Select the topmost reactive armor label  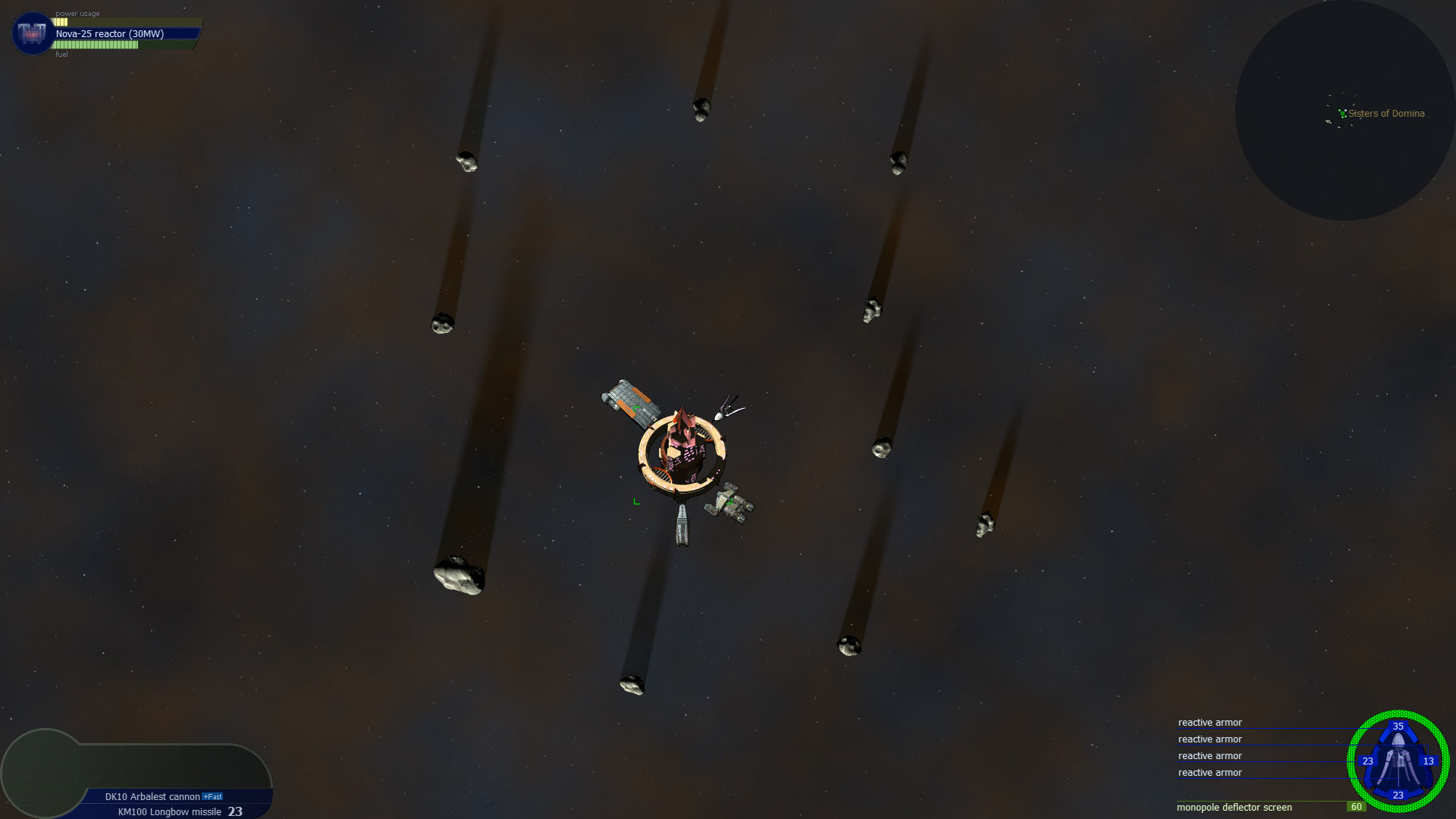point(1210,723)
